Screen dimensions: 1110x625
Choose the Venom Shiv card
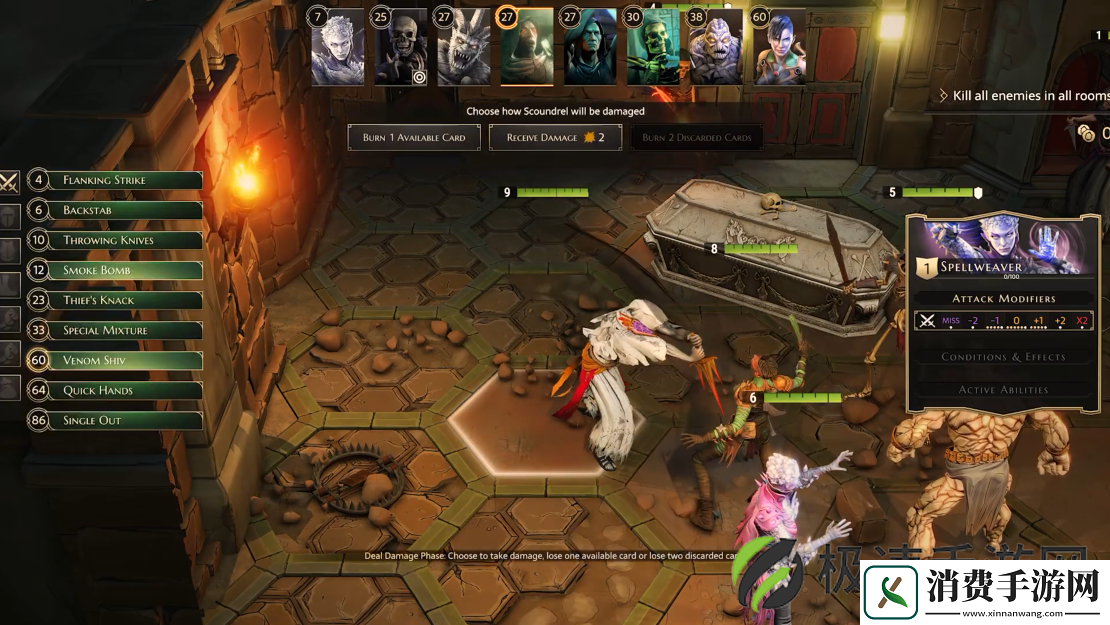pos(117,361)
